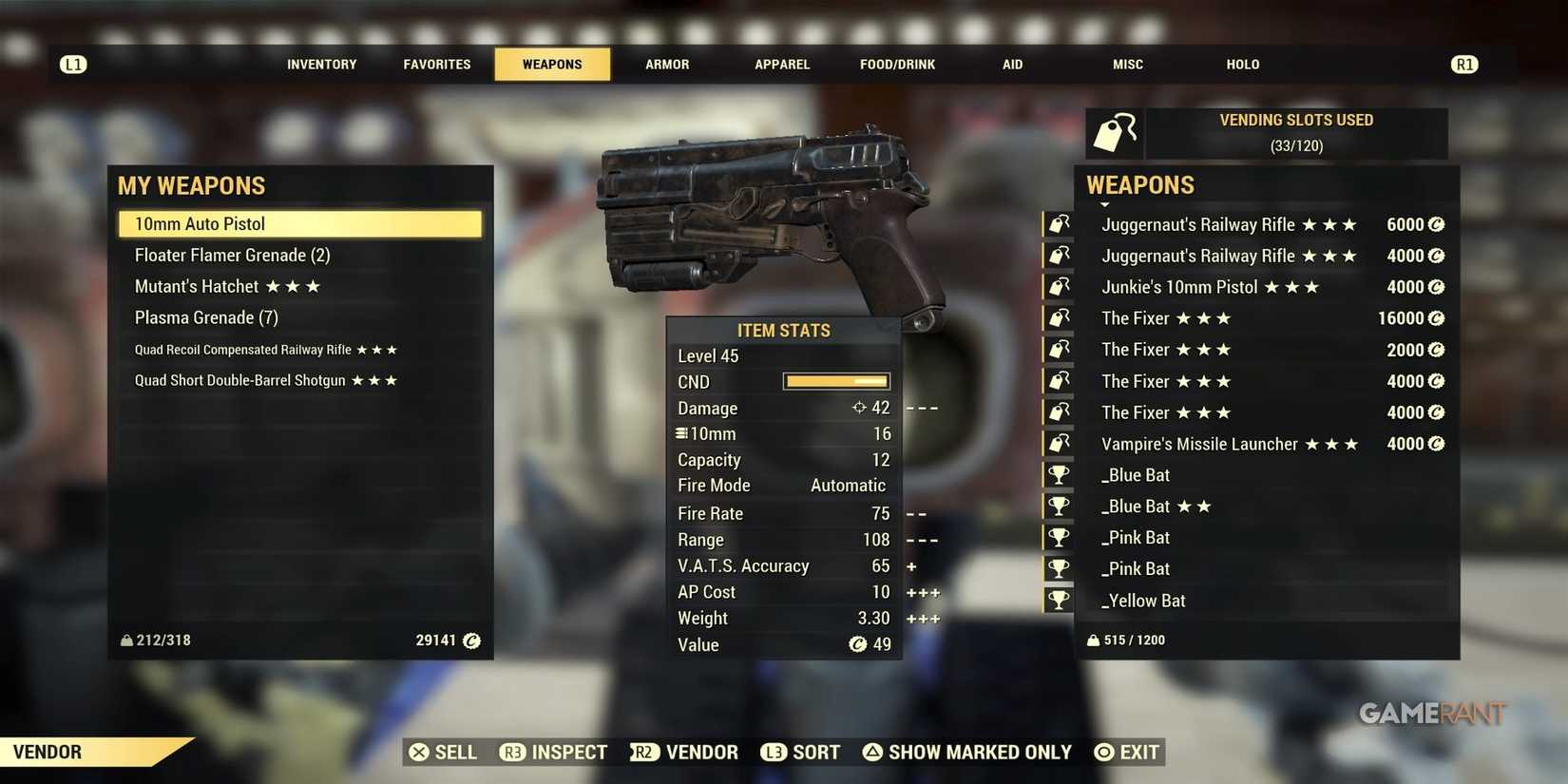Click the R3 button icon beside Inspect
Viewport: 1568px width, 784px height.
tap(512, 752)
